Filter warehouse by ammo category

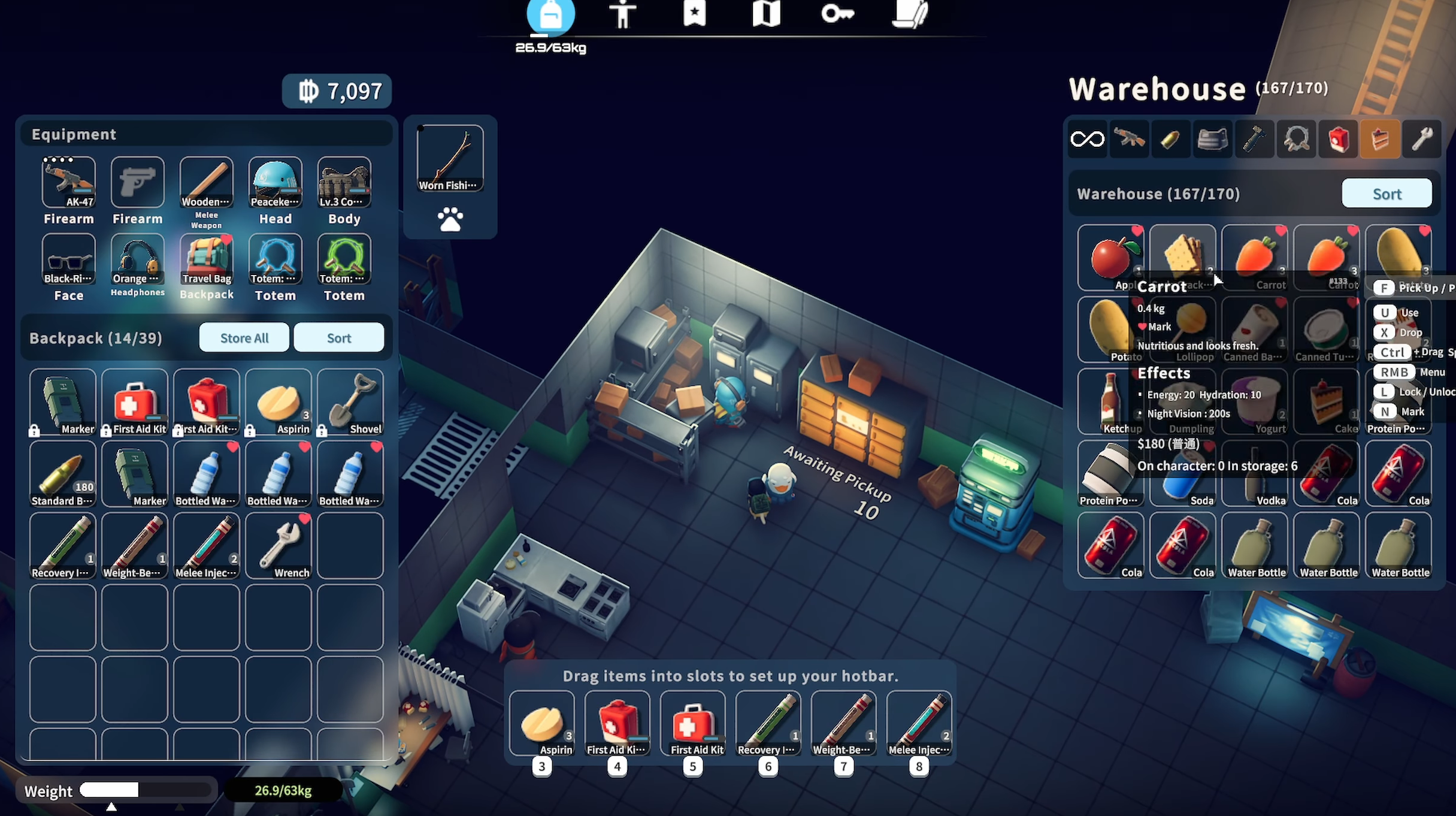1170,140
